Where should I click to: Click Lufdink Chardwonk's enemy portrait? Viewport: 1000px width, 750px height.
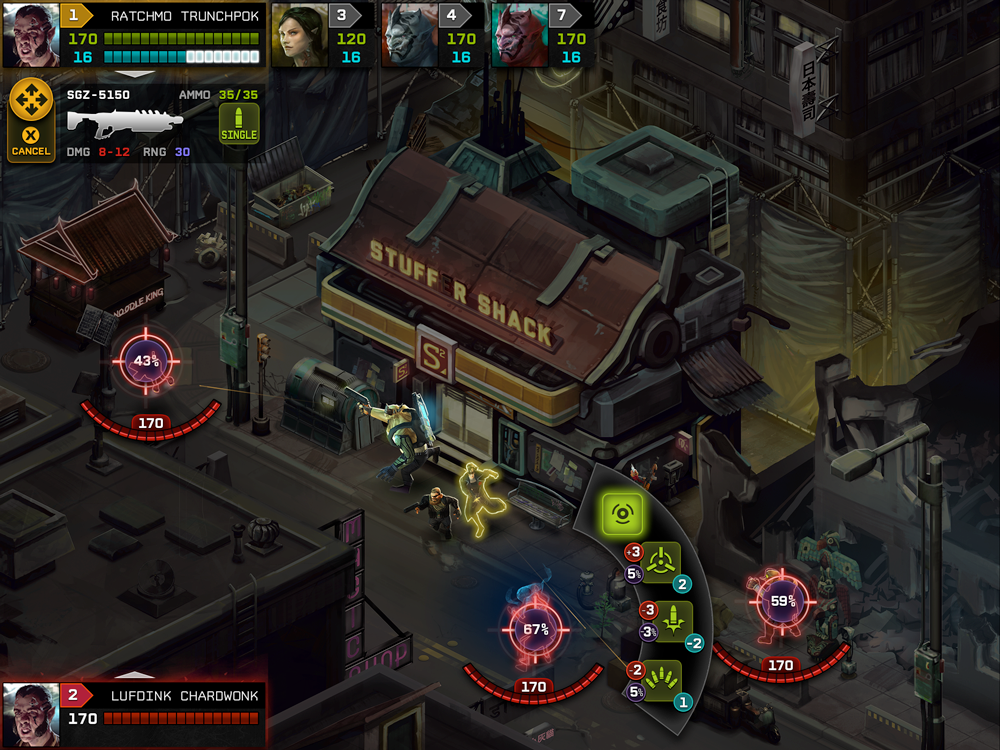coord(31,714)
